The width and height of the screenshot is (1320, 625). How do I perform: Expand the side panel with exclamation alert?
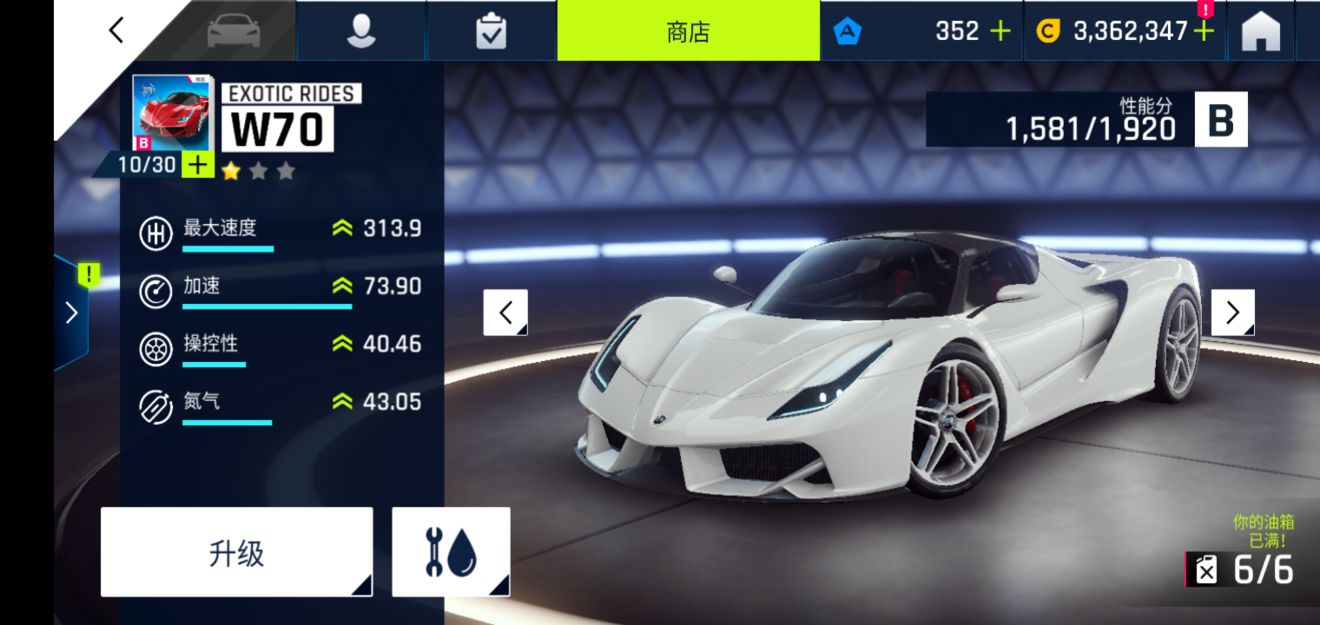click(x=72, y=313)
